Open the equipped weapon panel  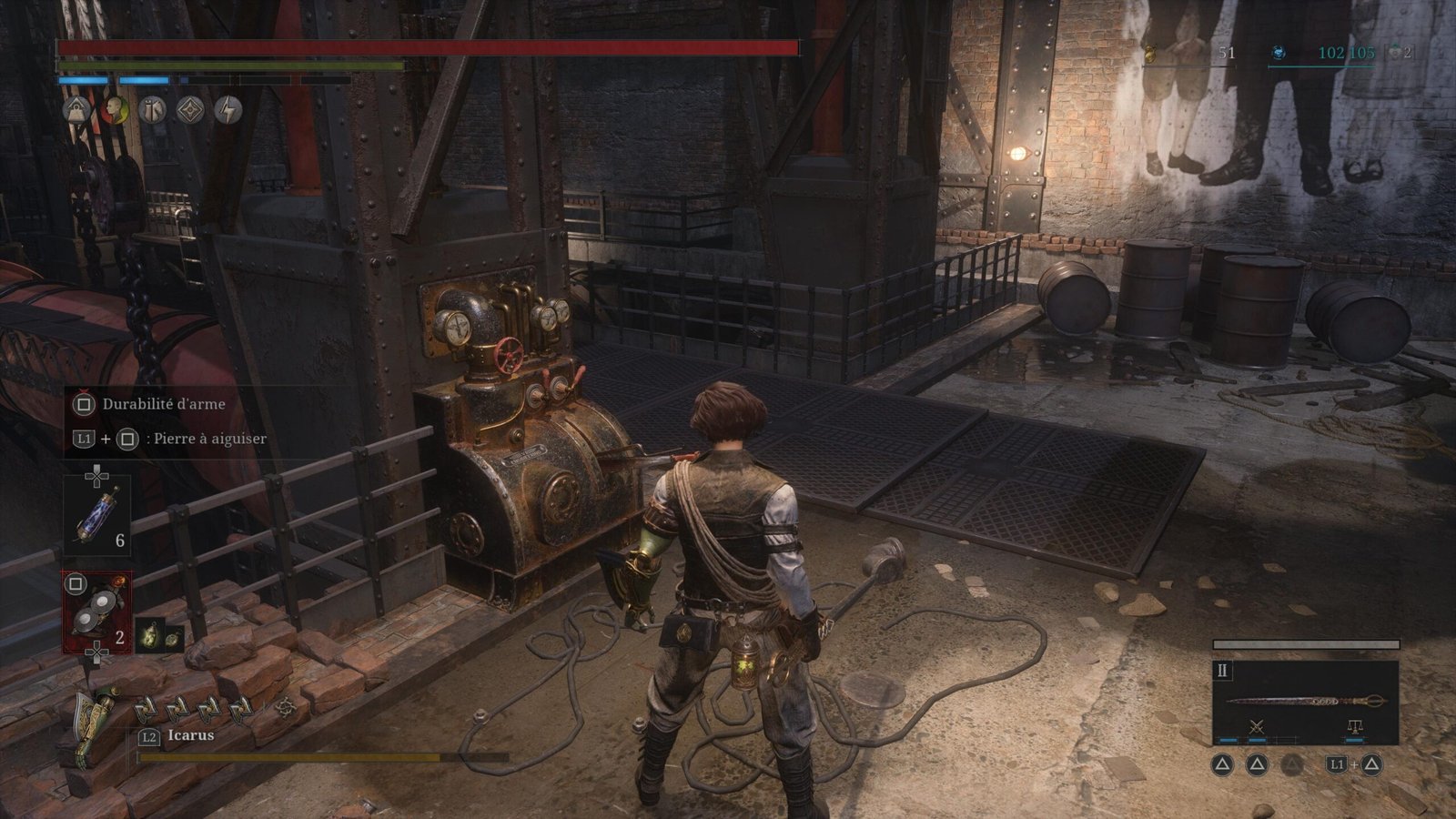pos(1305,700)
